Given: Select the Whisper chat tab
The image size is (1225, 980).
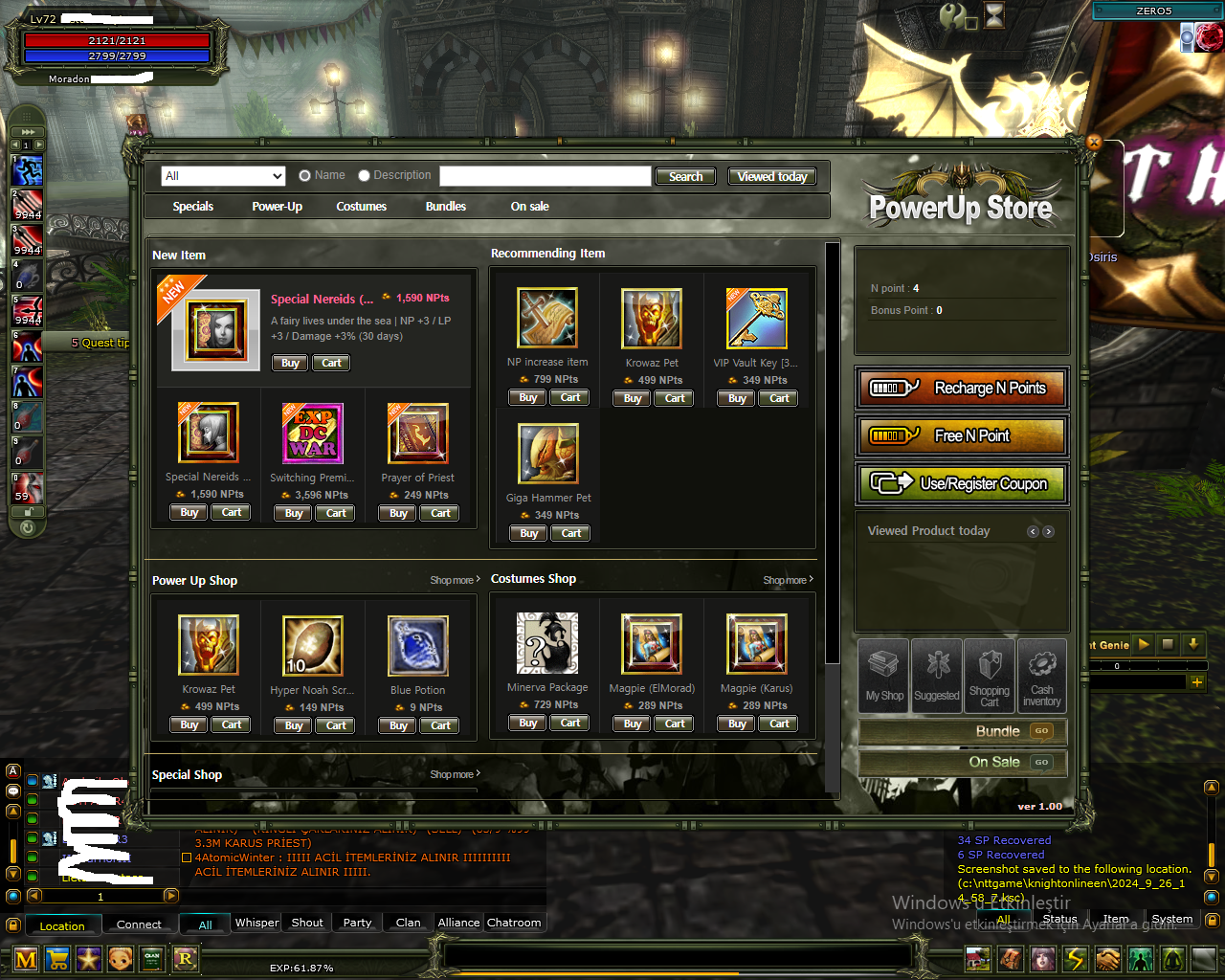Looking at the screenshot, I should pos(256,923).
